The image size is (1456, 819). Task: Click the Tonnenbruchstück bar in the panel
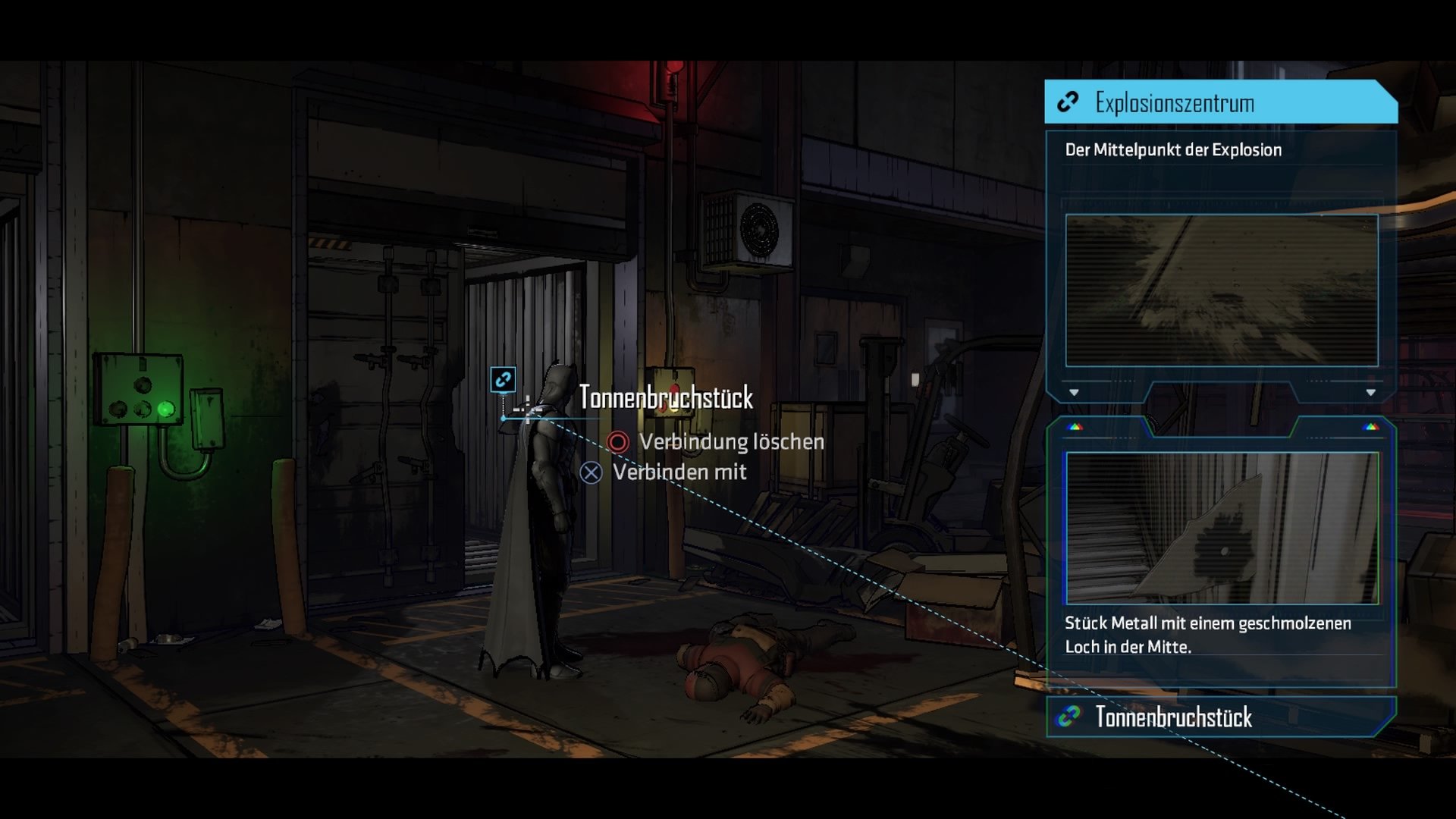(x=1219, y=717)
